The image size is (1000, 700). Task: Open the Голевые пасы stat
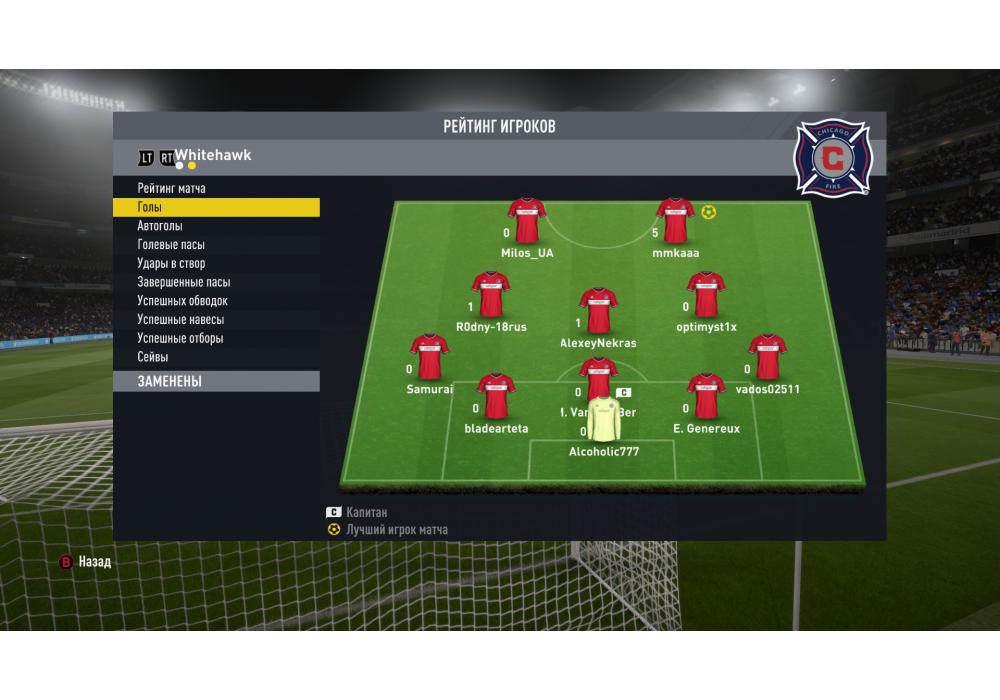pyautogui.click(x=171, y=245)
